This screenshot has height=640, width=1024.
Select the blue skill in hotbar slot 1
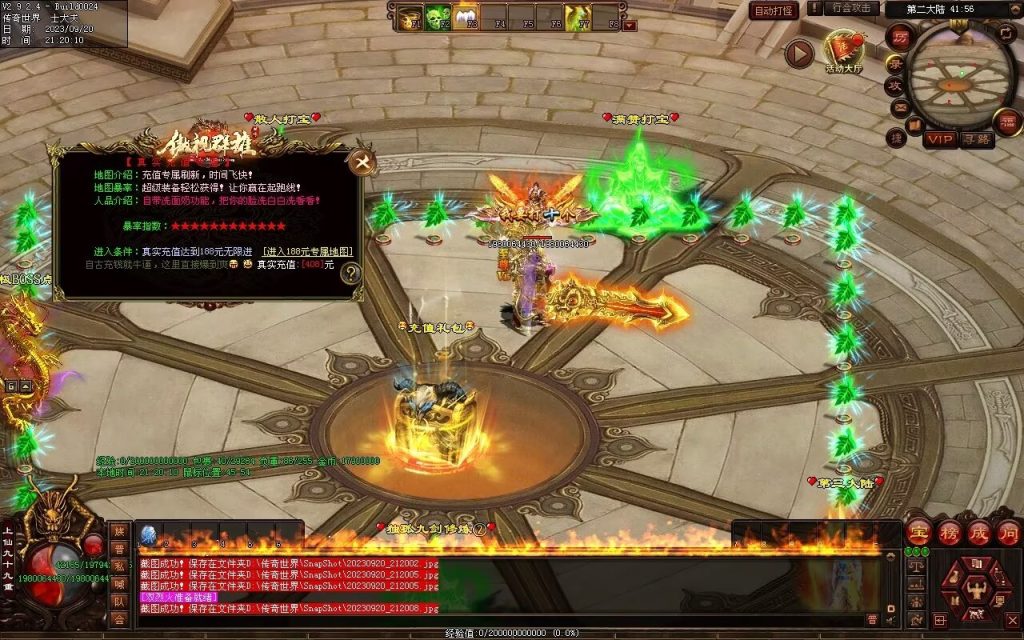pyautogui.click(x=148, y=535)
